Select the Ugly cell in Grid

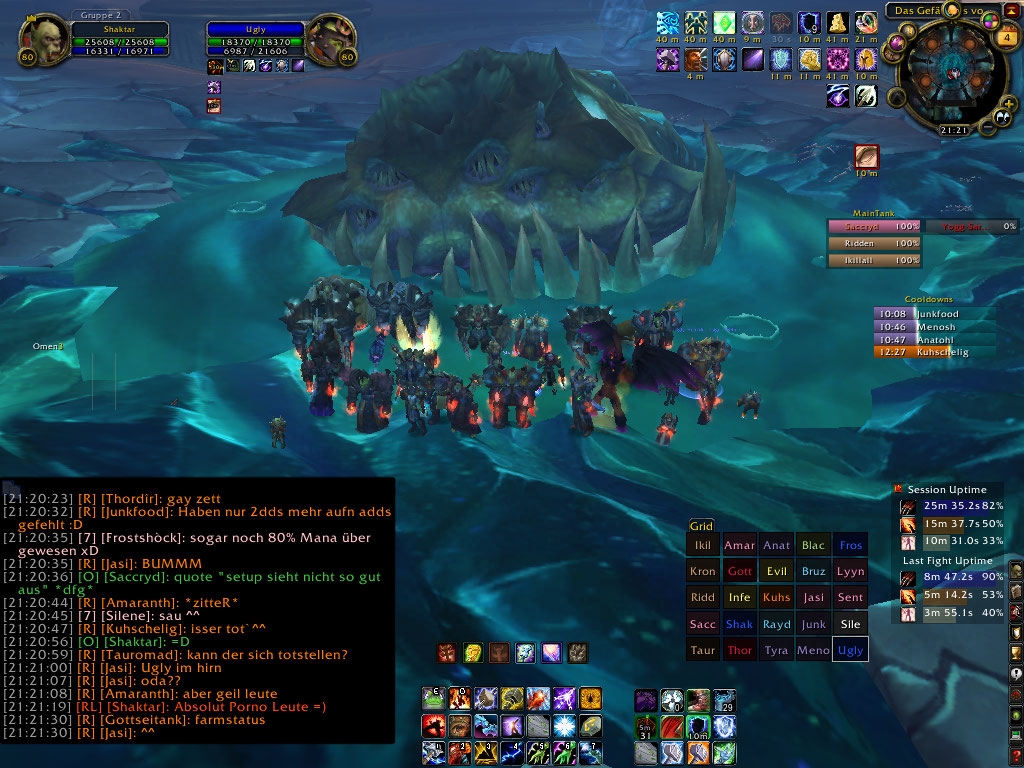pos(850,650)
